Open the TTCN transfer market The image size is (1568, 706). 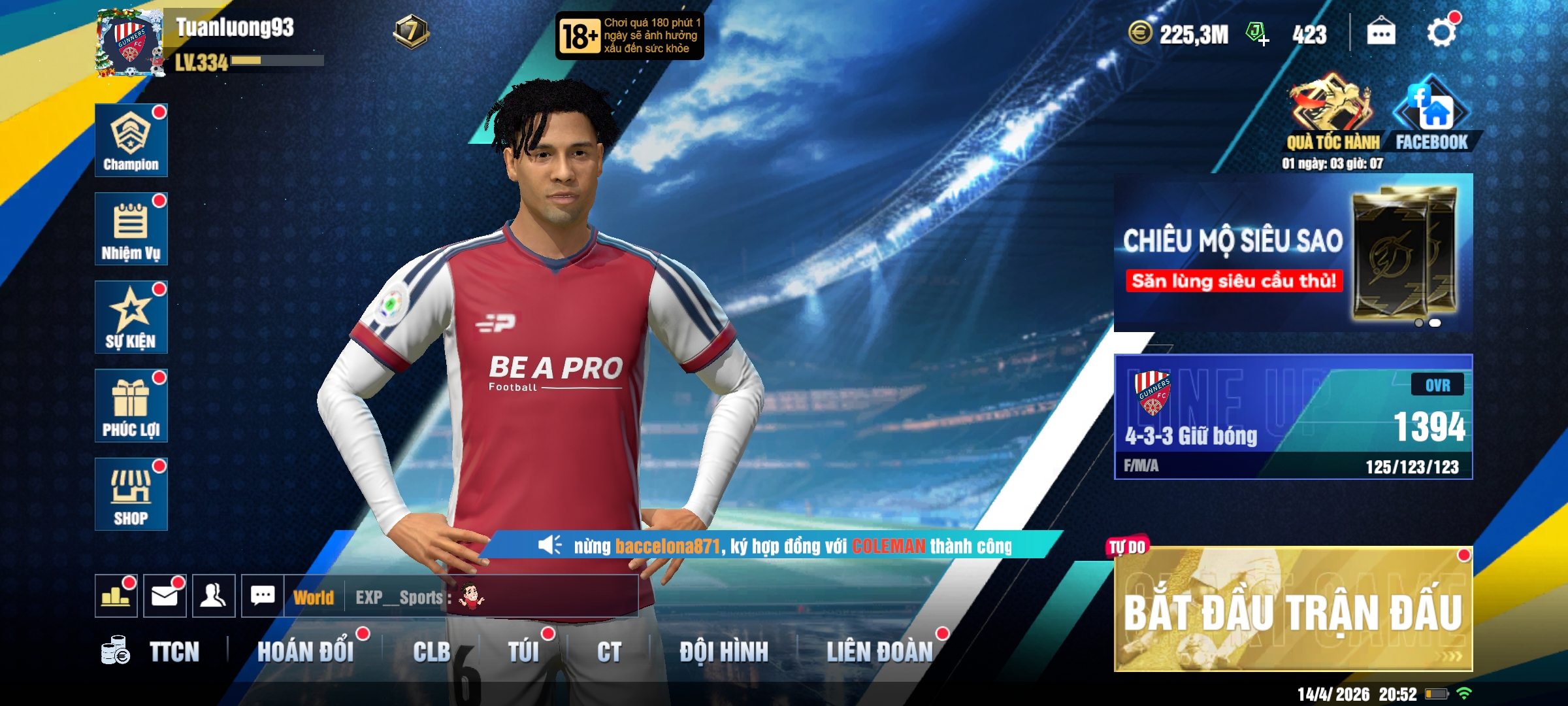pos(152,652)
